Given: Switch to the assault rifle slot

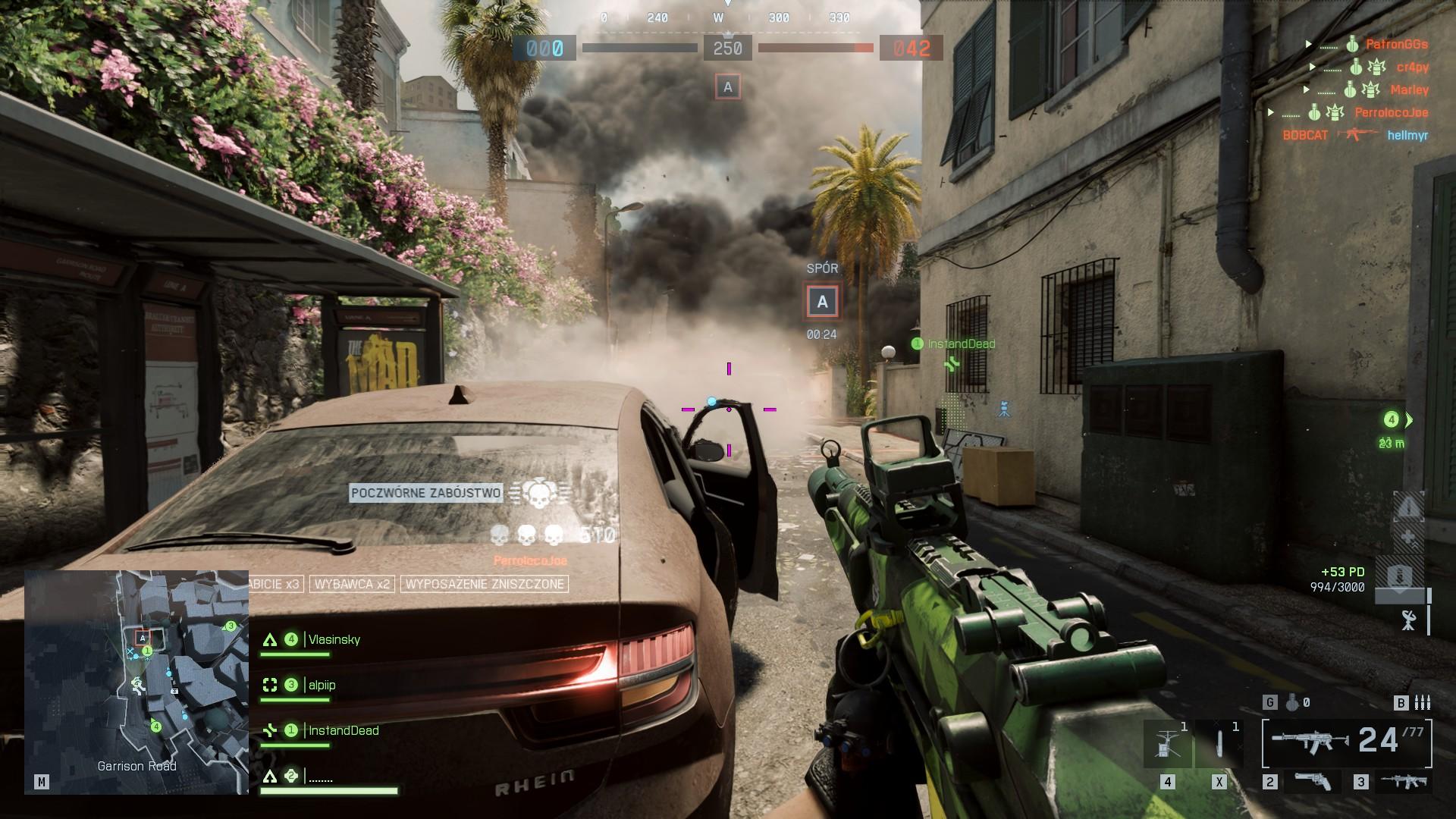Looking at the screenshot, I should pyautogui.click(x=1403, y=782).
